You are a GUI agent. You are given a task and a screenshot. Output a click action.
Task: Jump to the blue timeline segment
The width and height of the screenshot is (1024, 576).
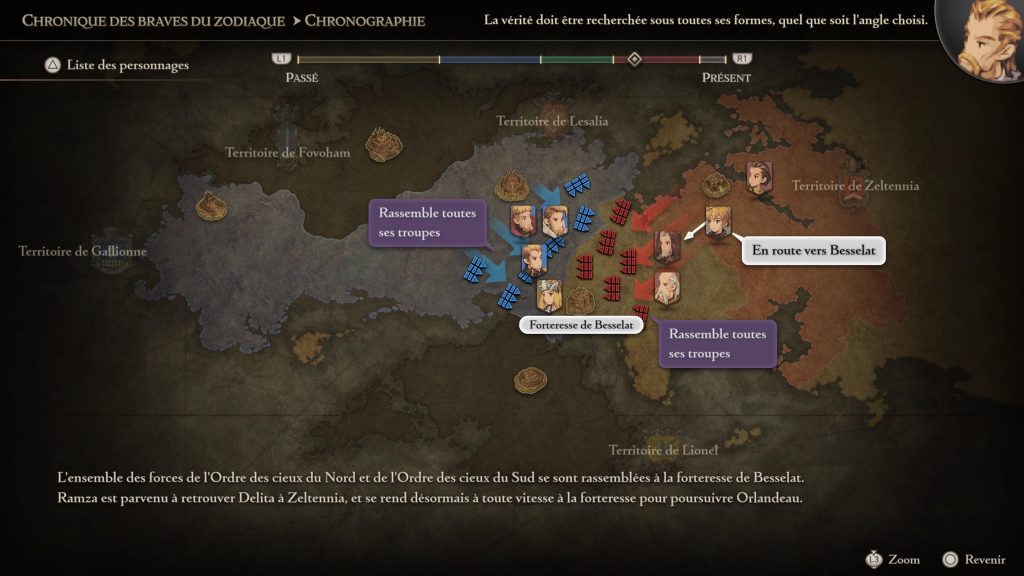(x=490, y=60)
